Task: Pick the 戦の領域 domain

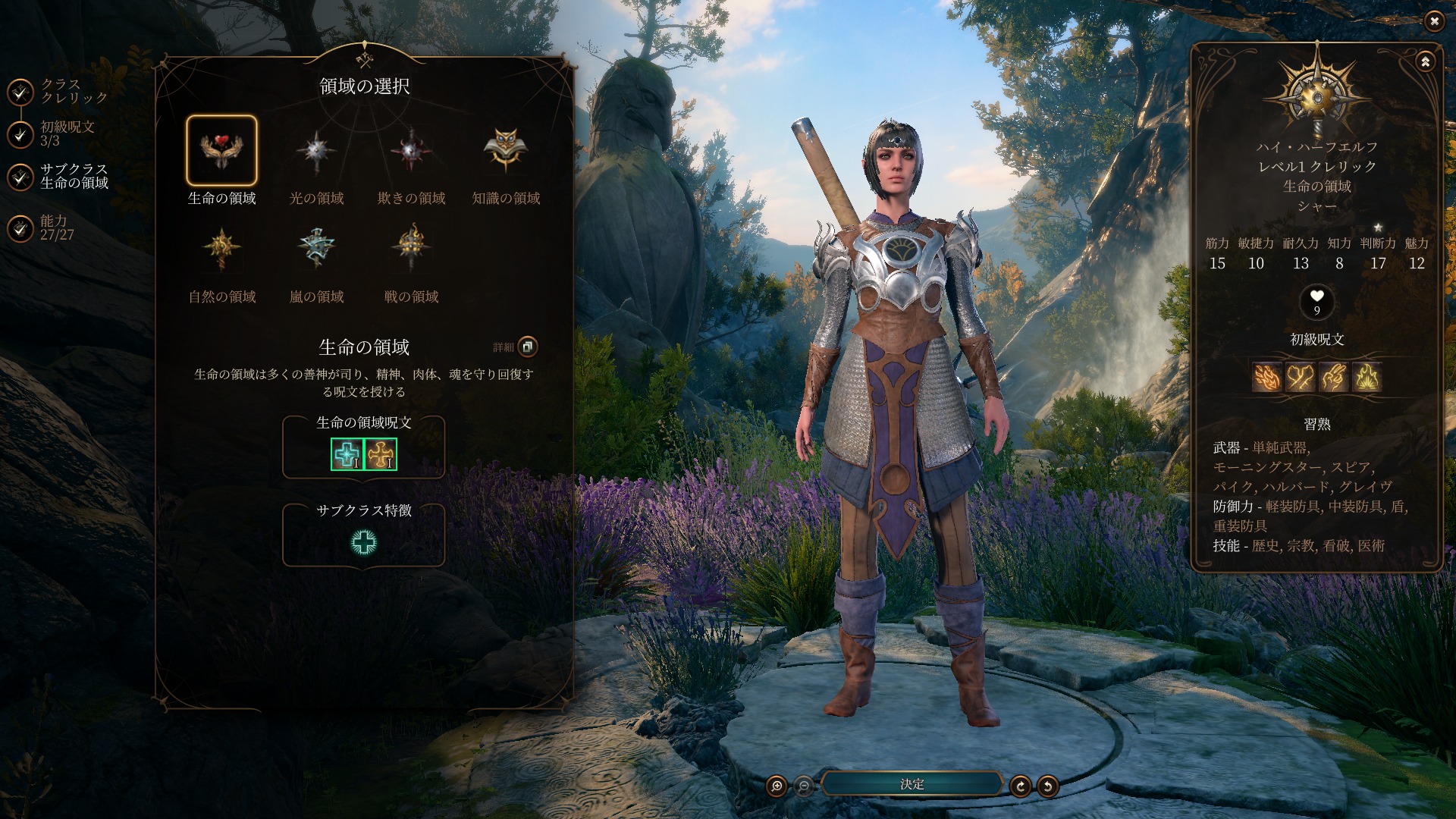Action: [x=411, y=249]
